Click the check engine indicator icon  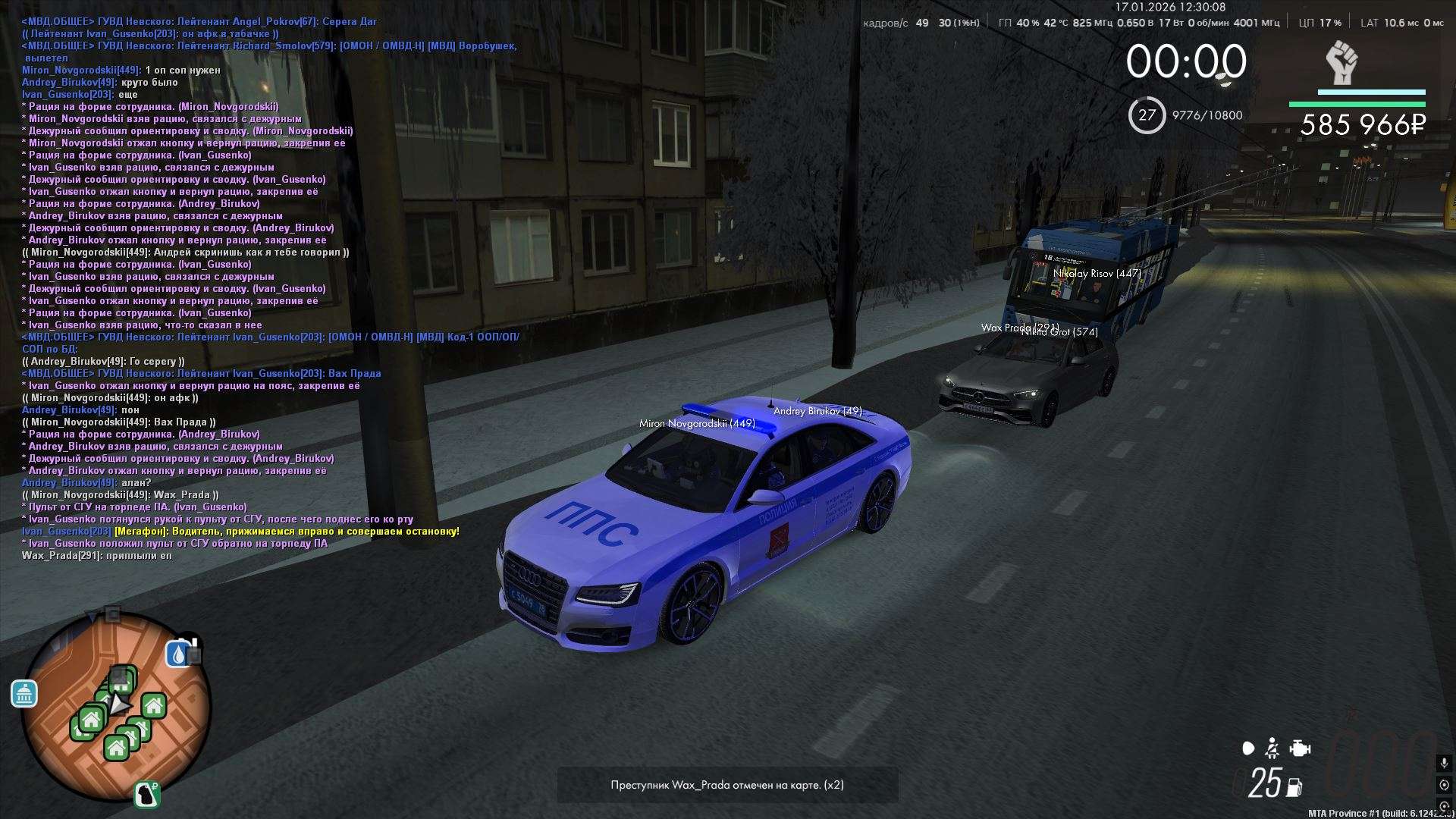(1300, 749)
